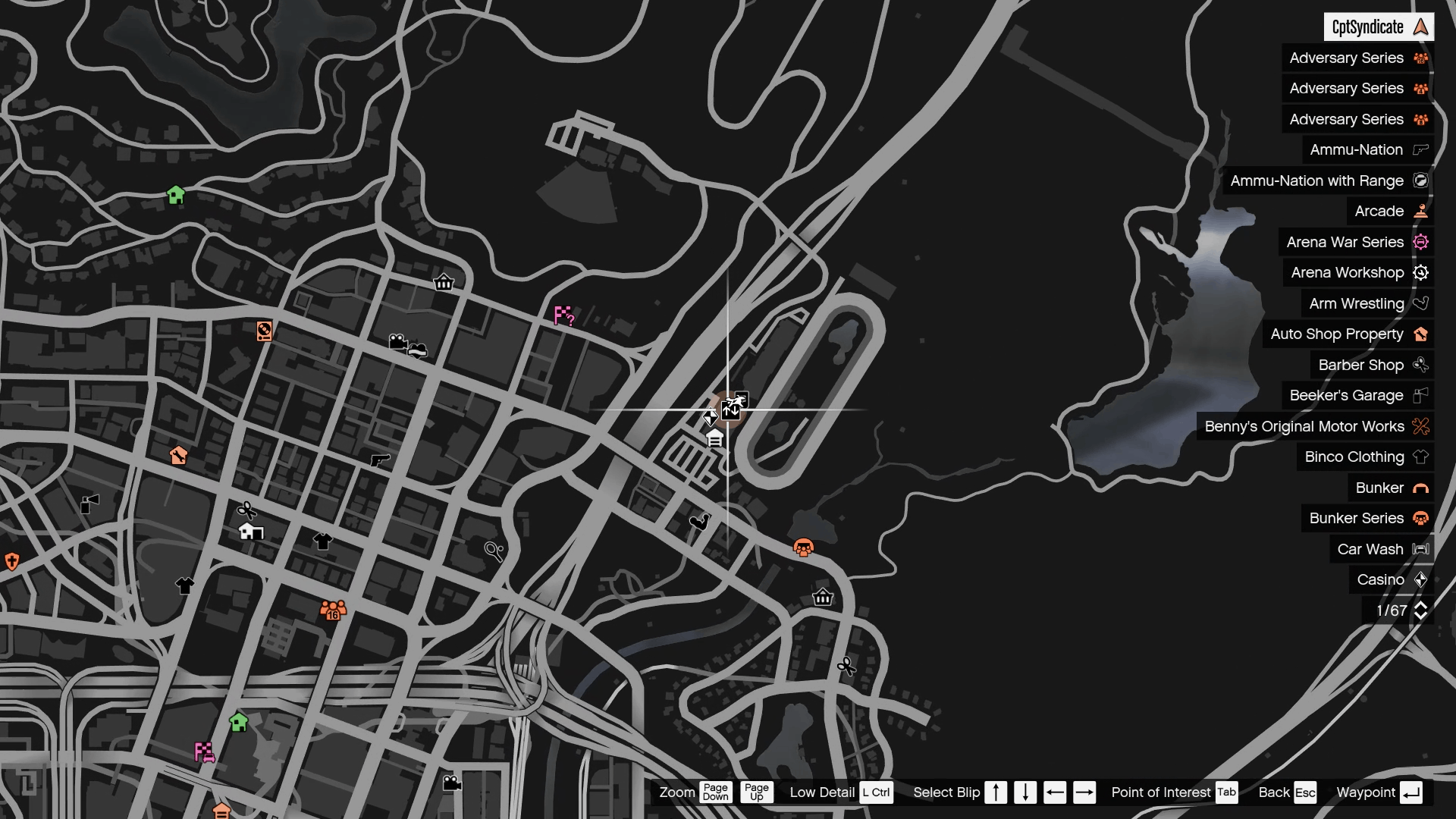The width and height of the screenshot is (1456, 819).
Task: Toggle the Bunker entry in the legend
Action: [1390, 488]
